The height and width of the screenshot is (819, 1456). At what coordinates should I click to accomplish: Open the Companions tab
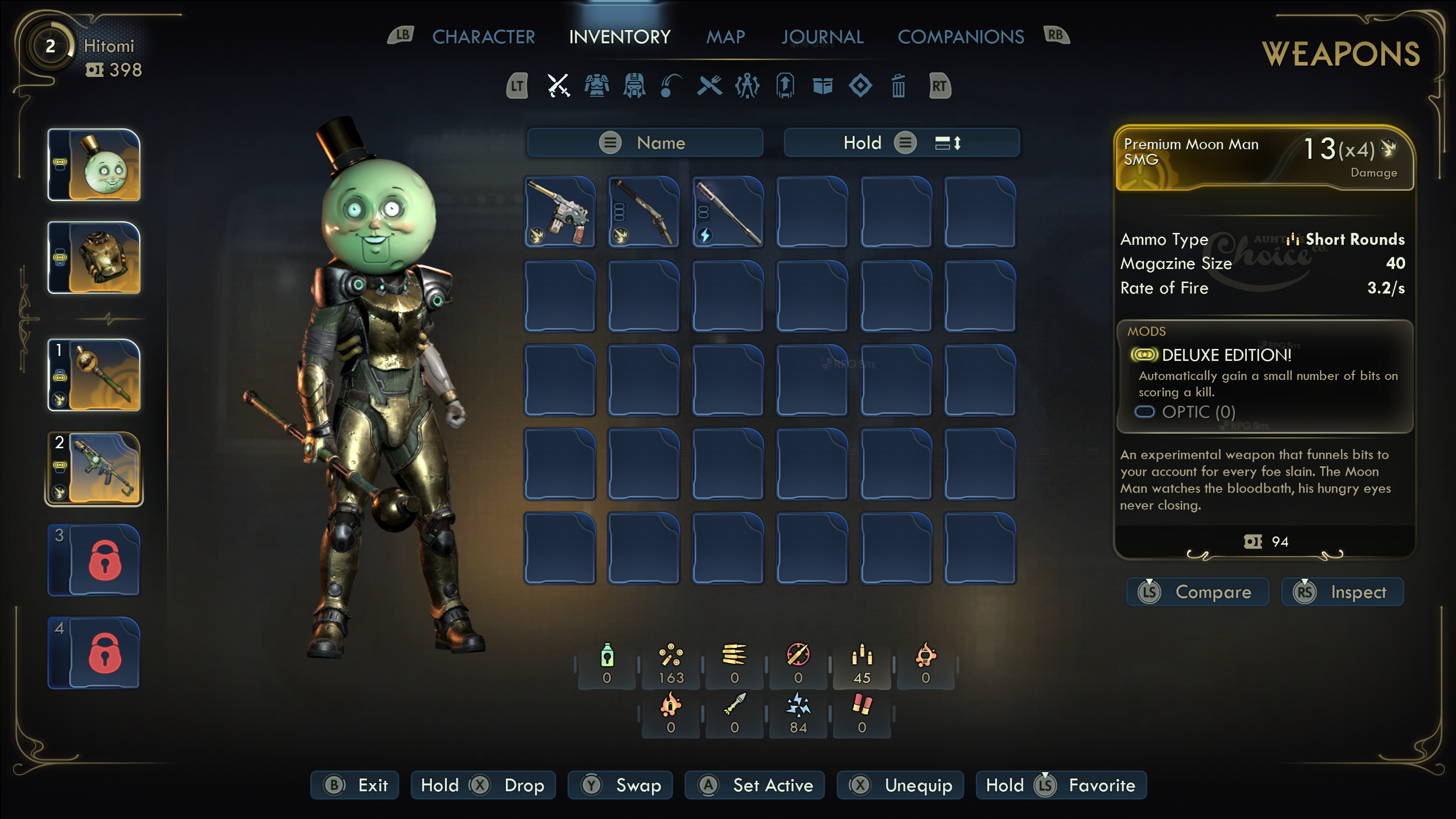click(960, 37)
